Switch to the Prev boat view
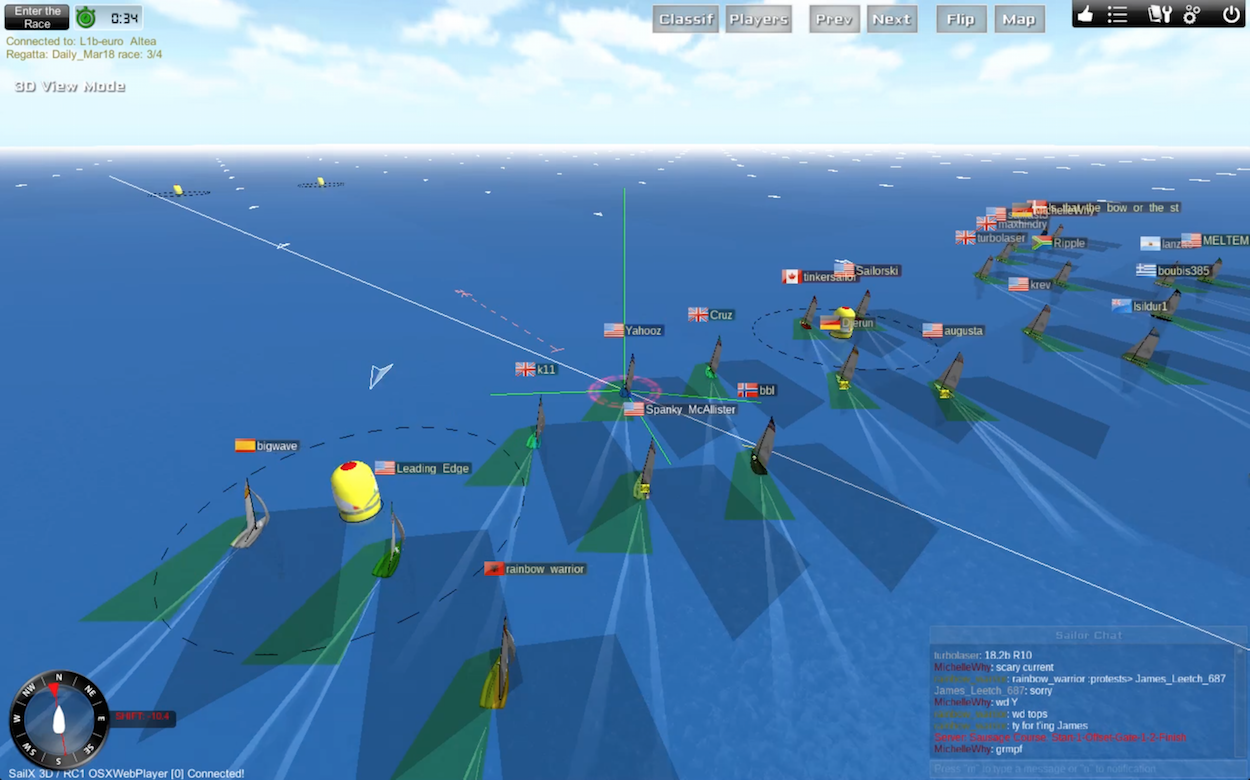The height and width of the screenshot is (780, 1250). [834, 19]
